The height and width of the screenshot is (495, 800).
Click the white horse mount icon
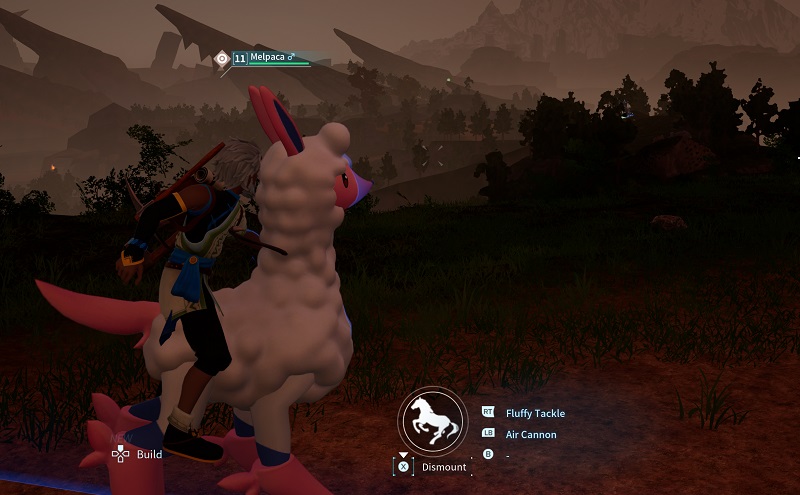point(430,420)
